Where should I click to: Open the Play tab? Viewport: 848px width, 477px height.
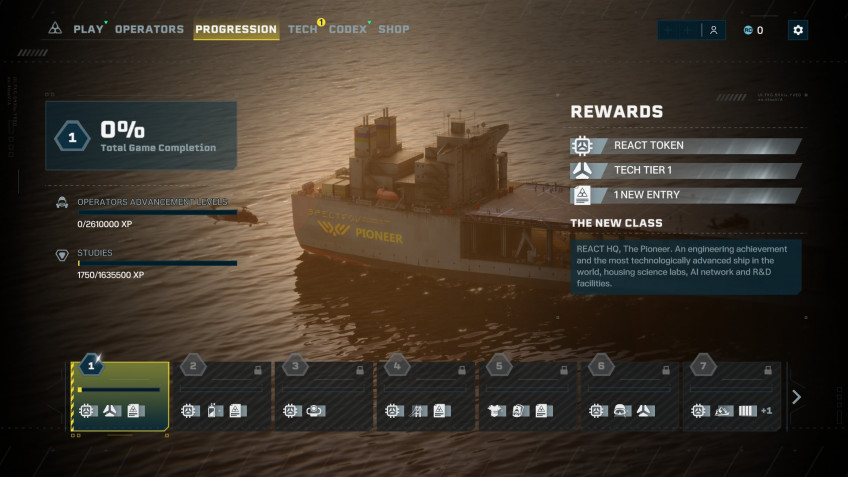(x=88, y=29)
